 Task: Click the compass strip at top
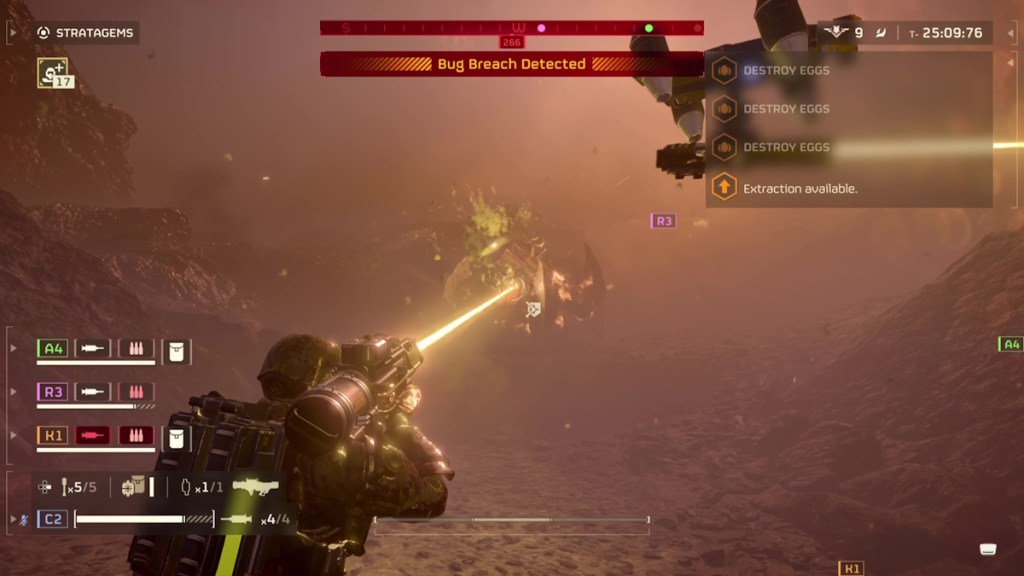pos(511,28)
